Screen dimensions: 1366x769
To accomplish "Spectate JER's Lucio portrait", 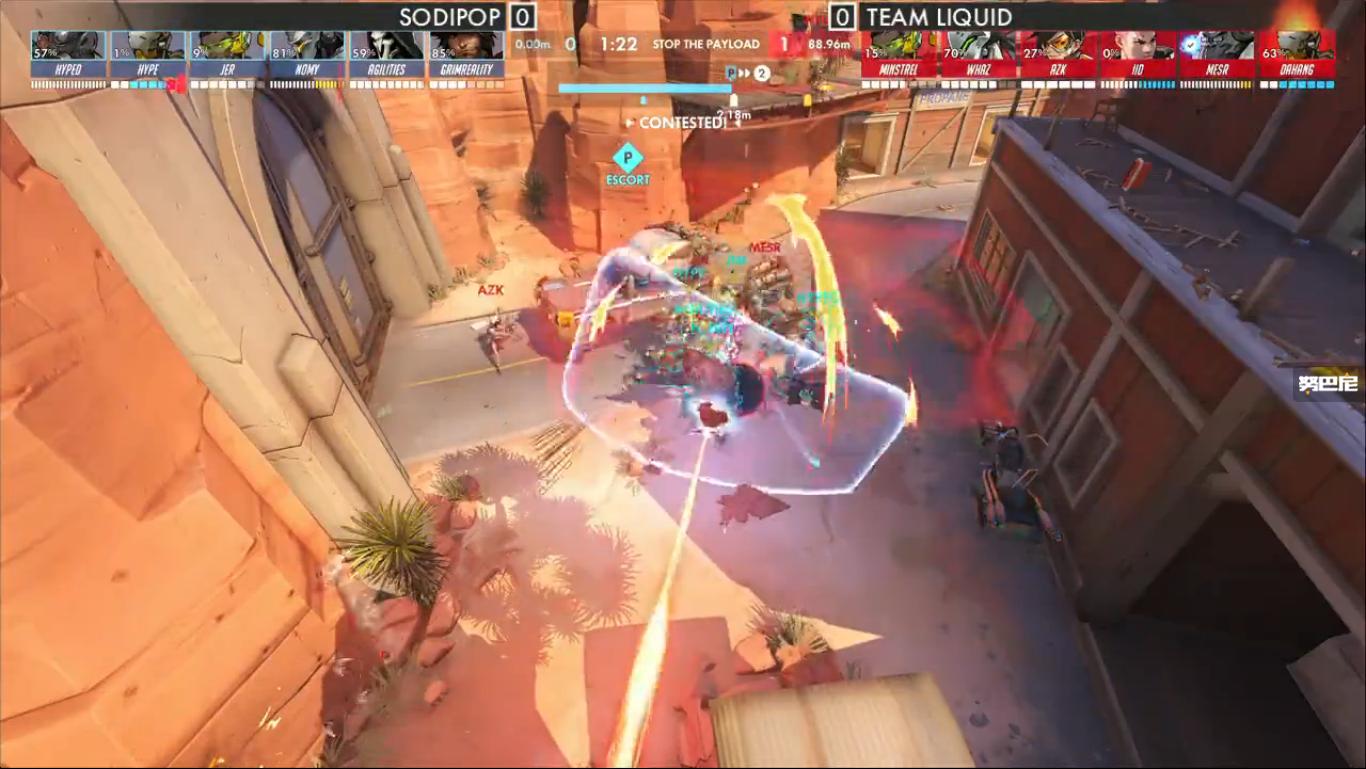I will pyautogui.click(x=228, y=46).
